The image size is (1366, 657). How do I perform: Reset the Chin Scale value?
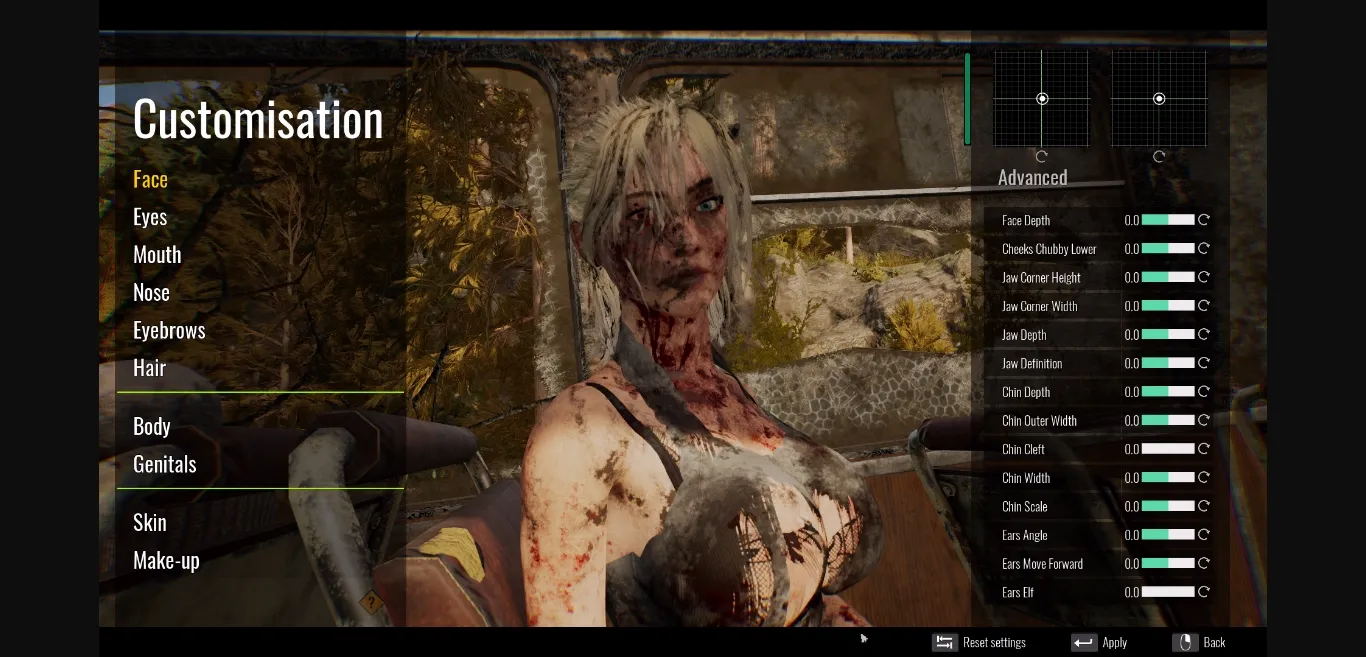coord(1204,506)
